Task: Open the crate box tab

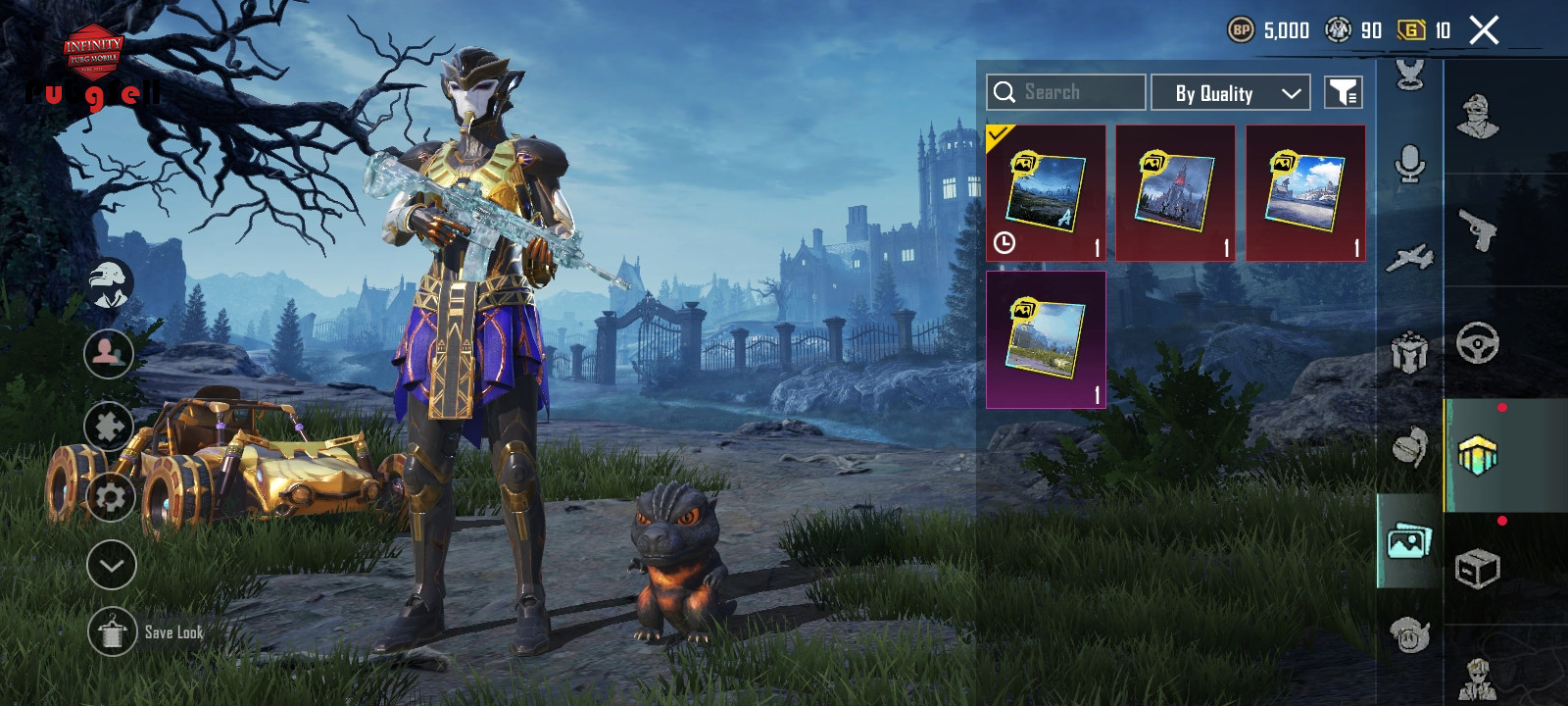Action: [x=1478, y=569]
